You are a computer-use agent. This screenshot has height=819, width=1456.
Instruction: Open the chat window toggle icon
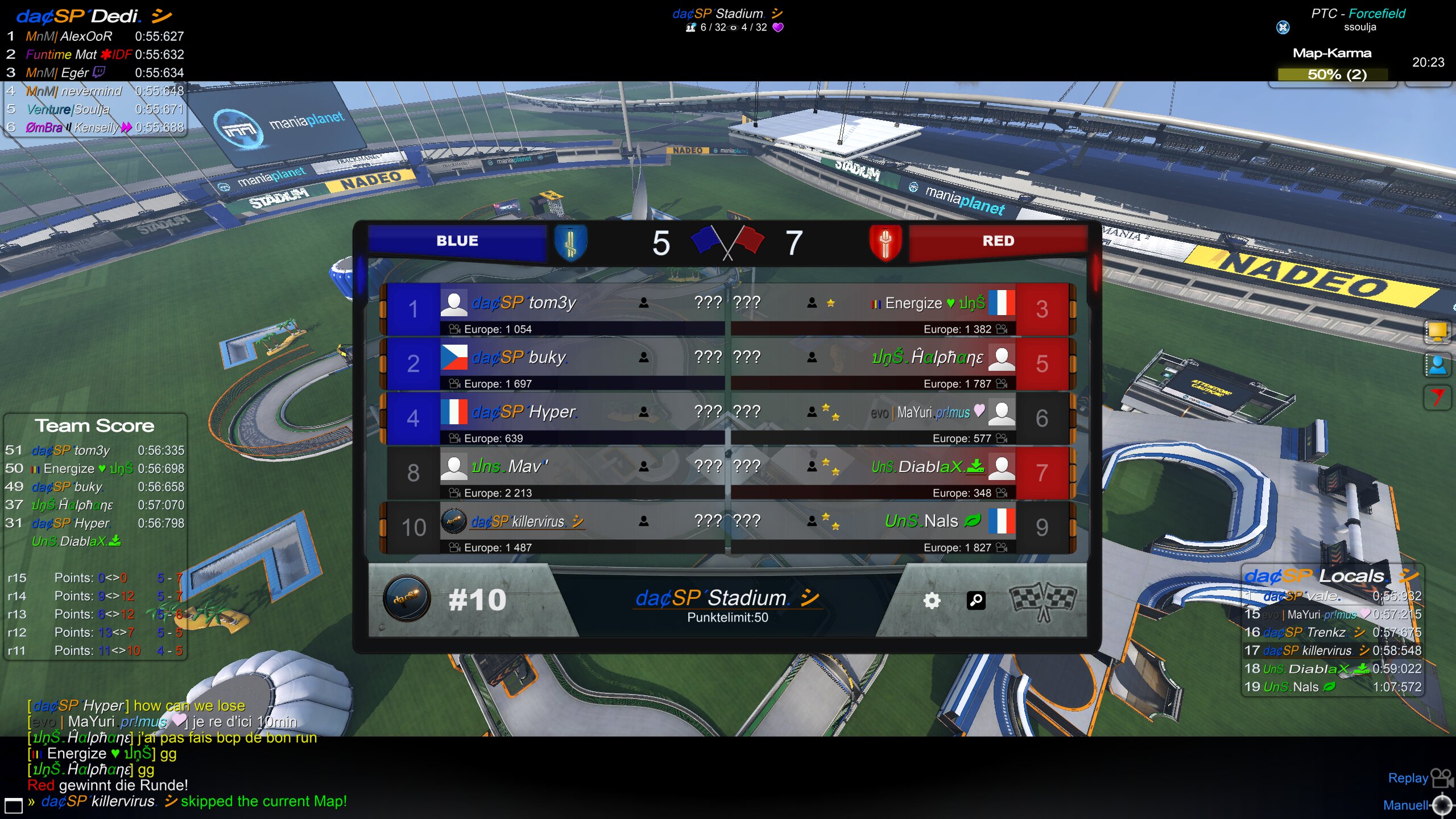[x=13, y=805]
